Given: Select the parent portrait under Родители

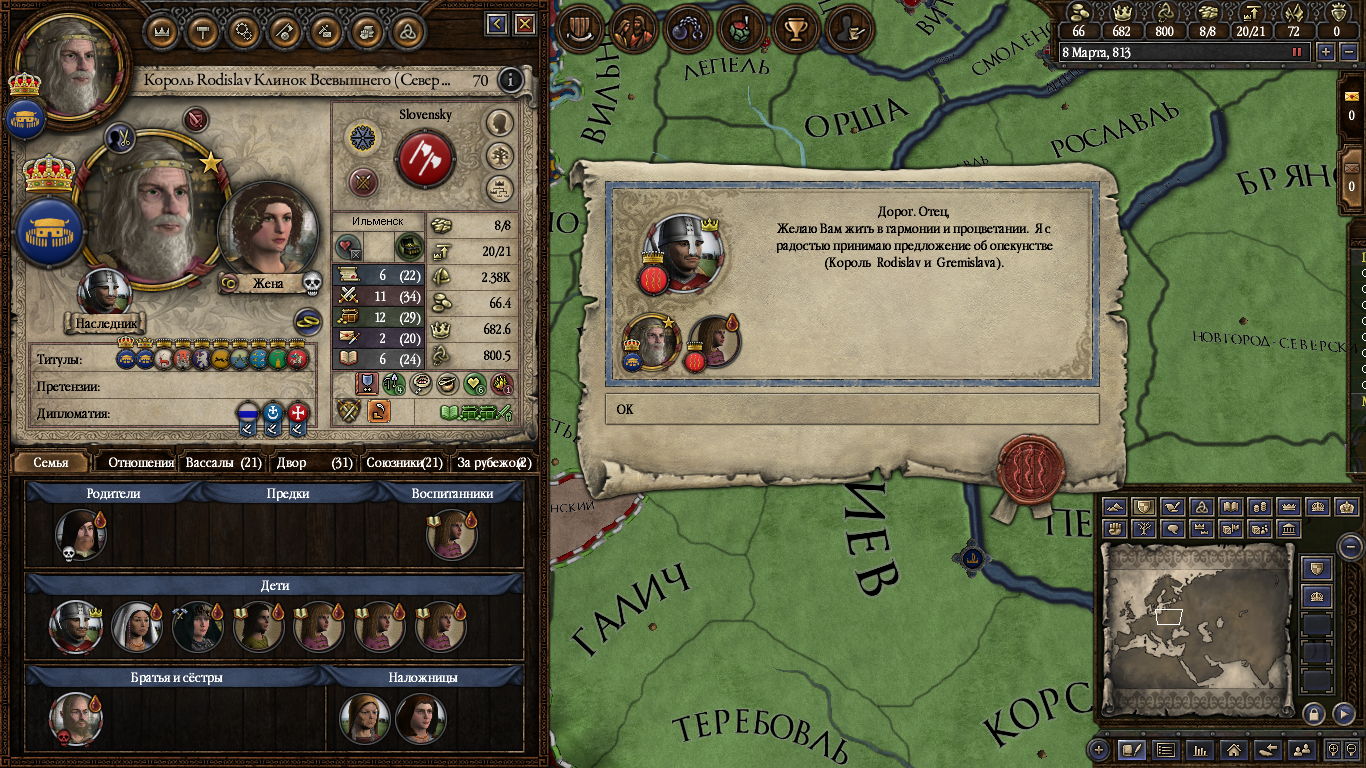Looking at the screenshot, I should click(x=79, y=535).
